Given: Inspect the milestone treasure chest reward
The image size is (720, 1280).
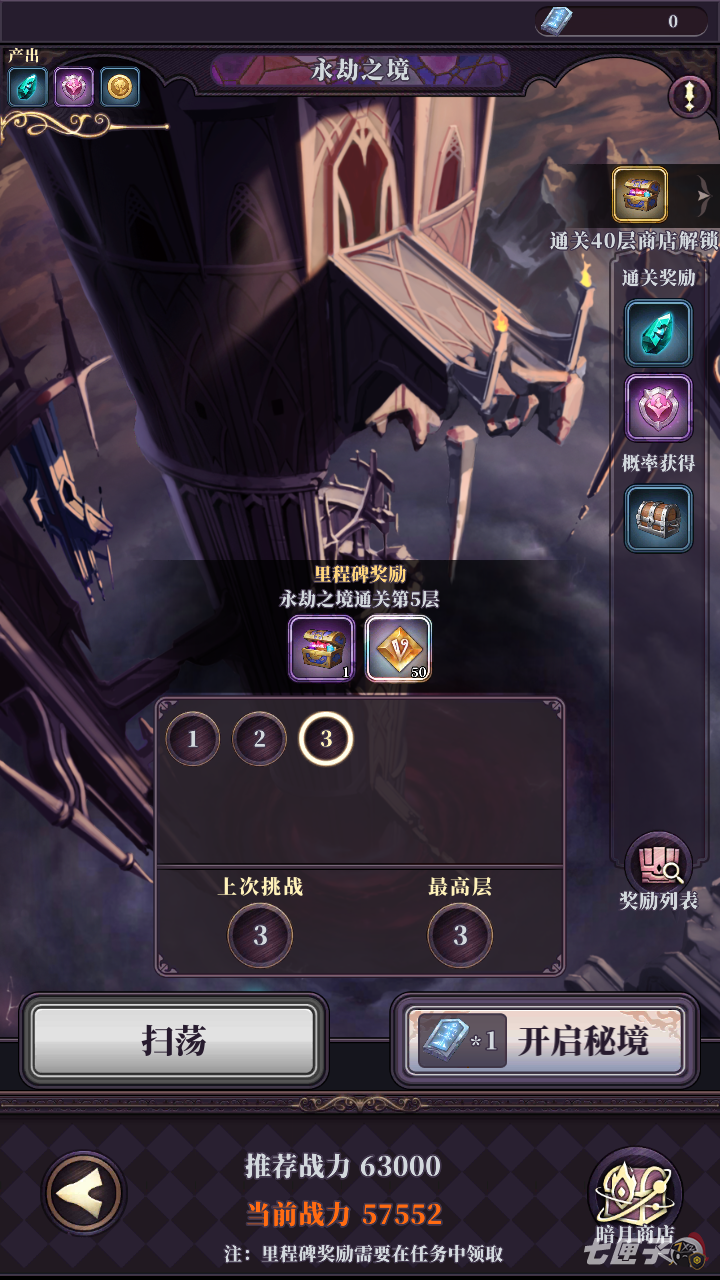Looking at the screenshot, I should coord(322,648).
